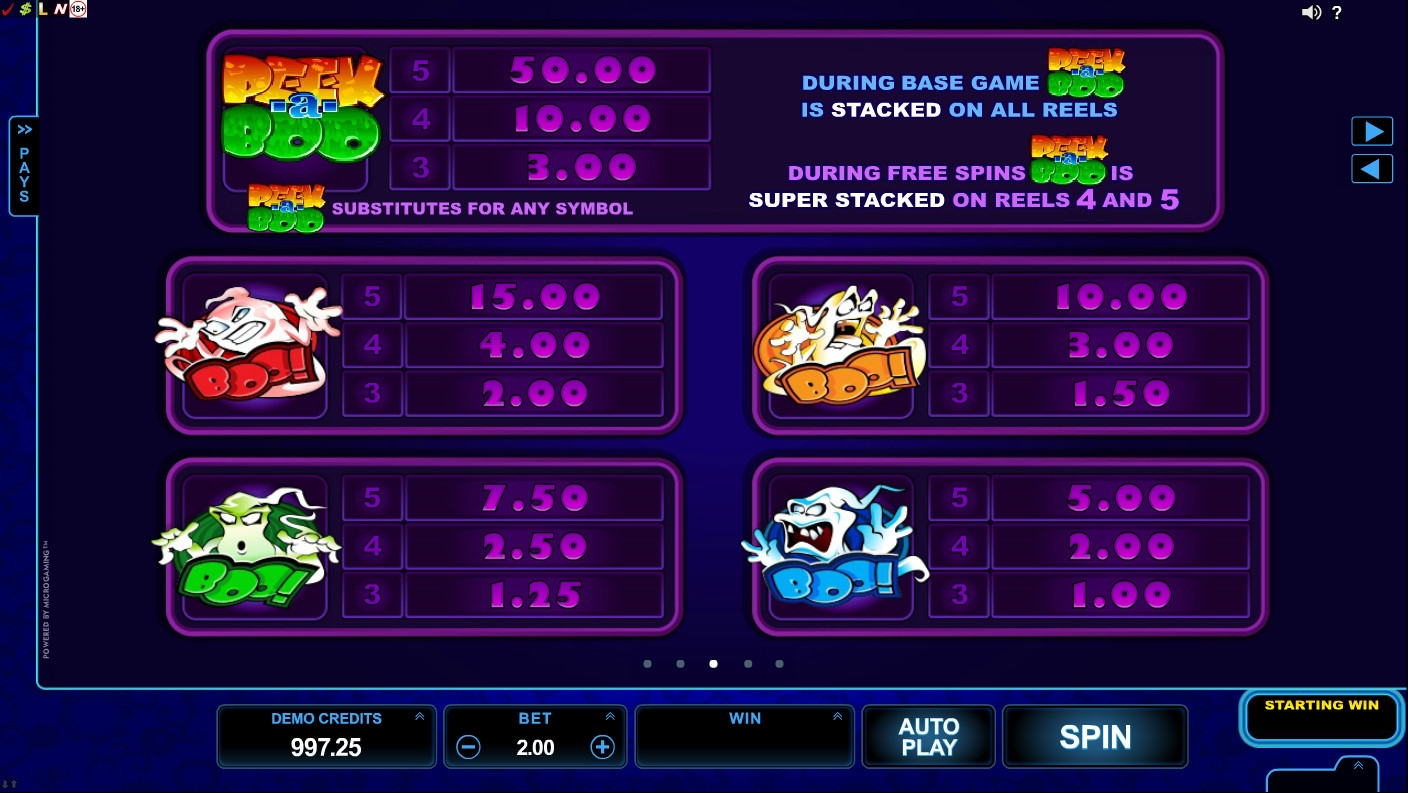Expand the Demo Credits panel
Viewport: 1408px width, 793px height.
point(419,717)
